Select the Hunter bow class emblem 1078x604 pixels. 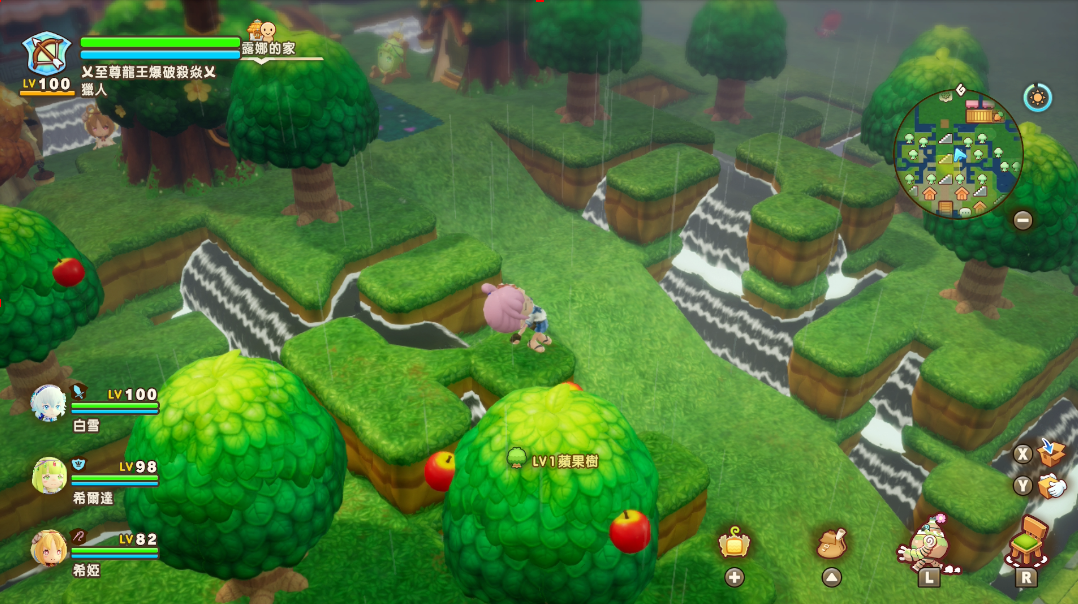click(47, 54)
